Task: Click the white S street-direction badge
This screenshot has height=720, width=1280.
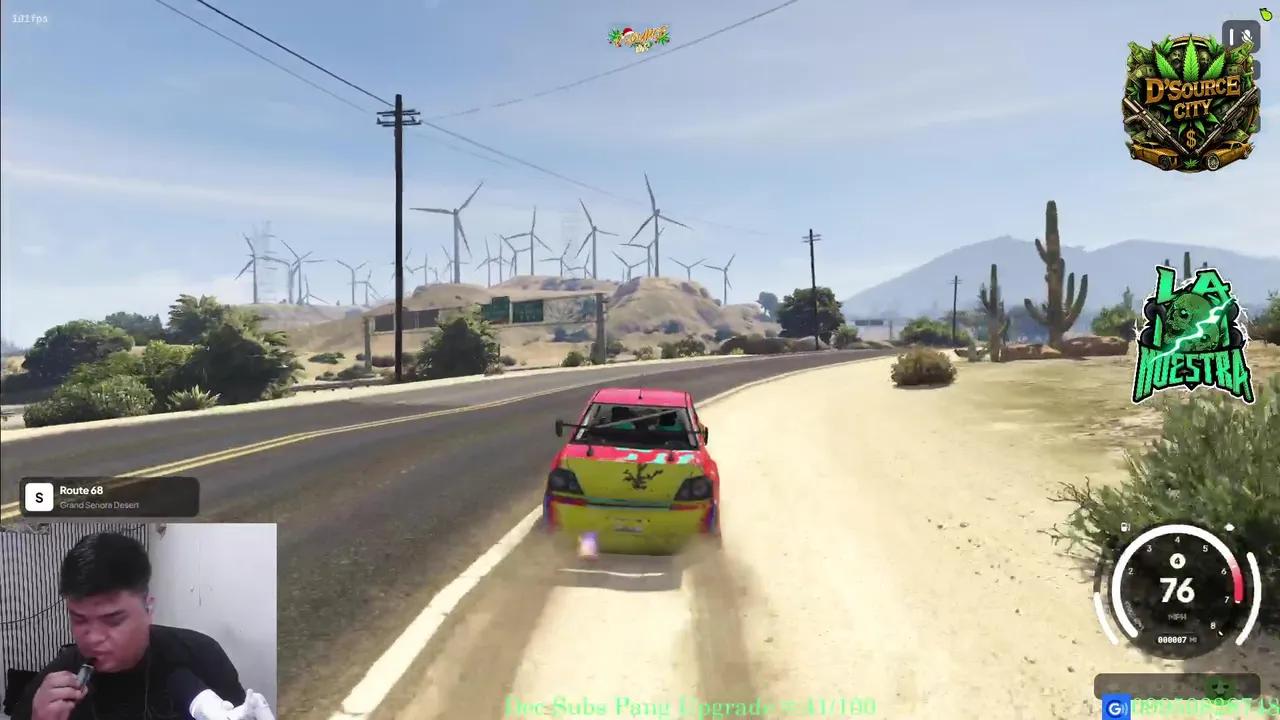Action: [38, 497]
